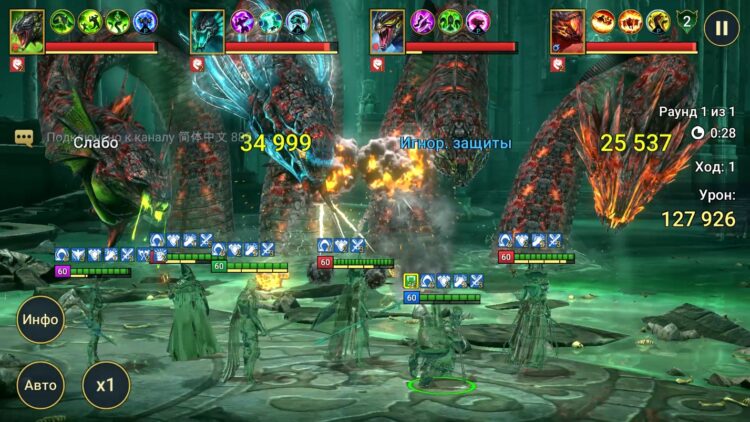Pause the battle
The width and height of the screenshot is (750, 422).
coord(720,28)
